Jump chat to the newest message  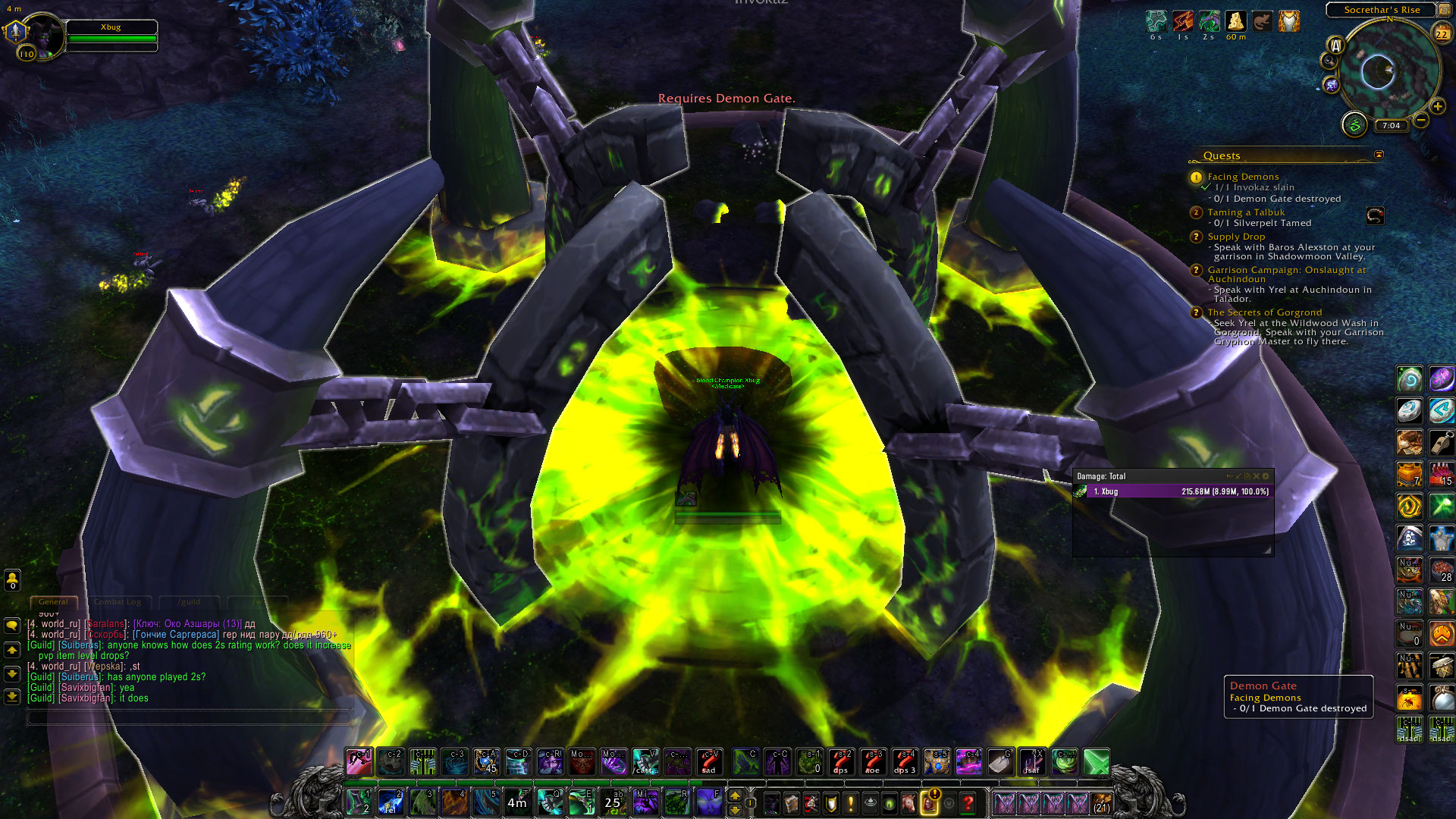pos(12,696)
